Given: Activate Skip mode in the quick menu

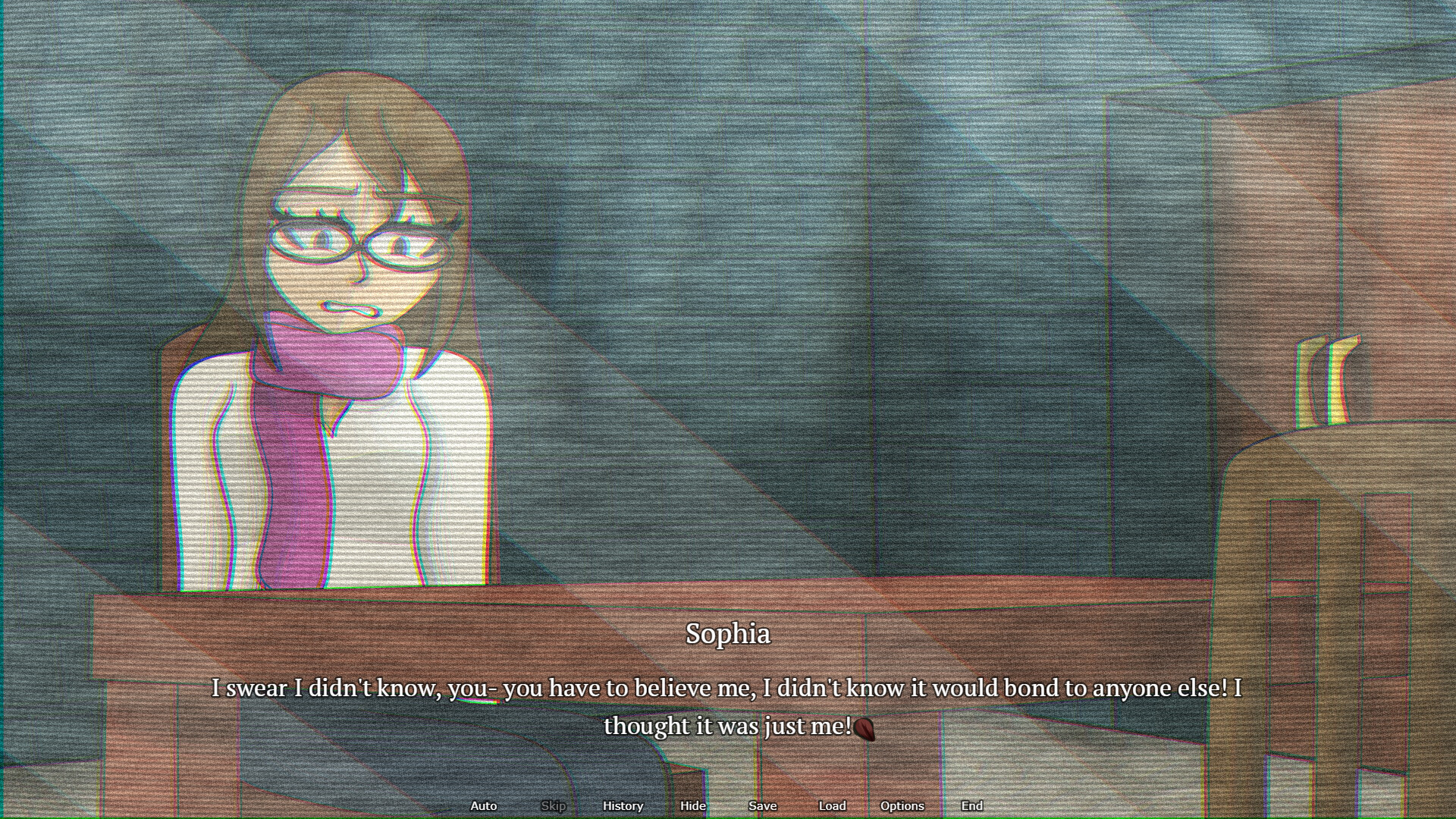Looking at the screenshot, I should point(553,806).
